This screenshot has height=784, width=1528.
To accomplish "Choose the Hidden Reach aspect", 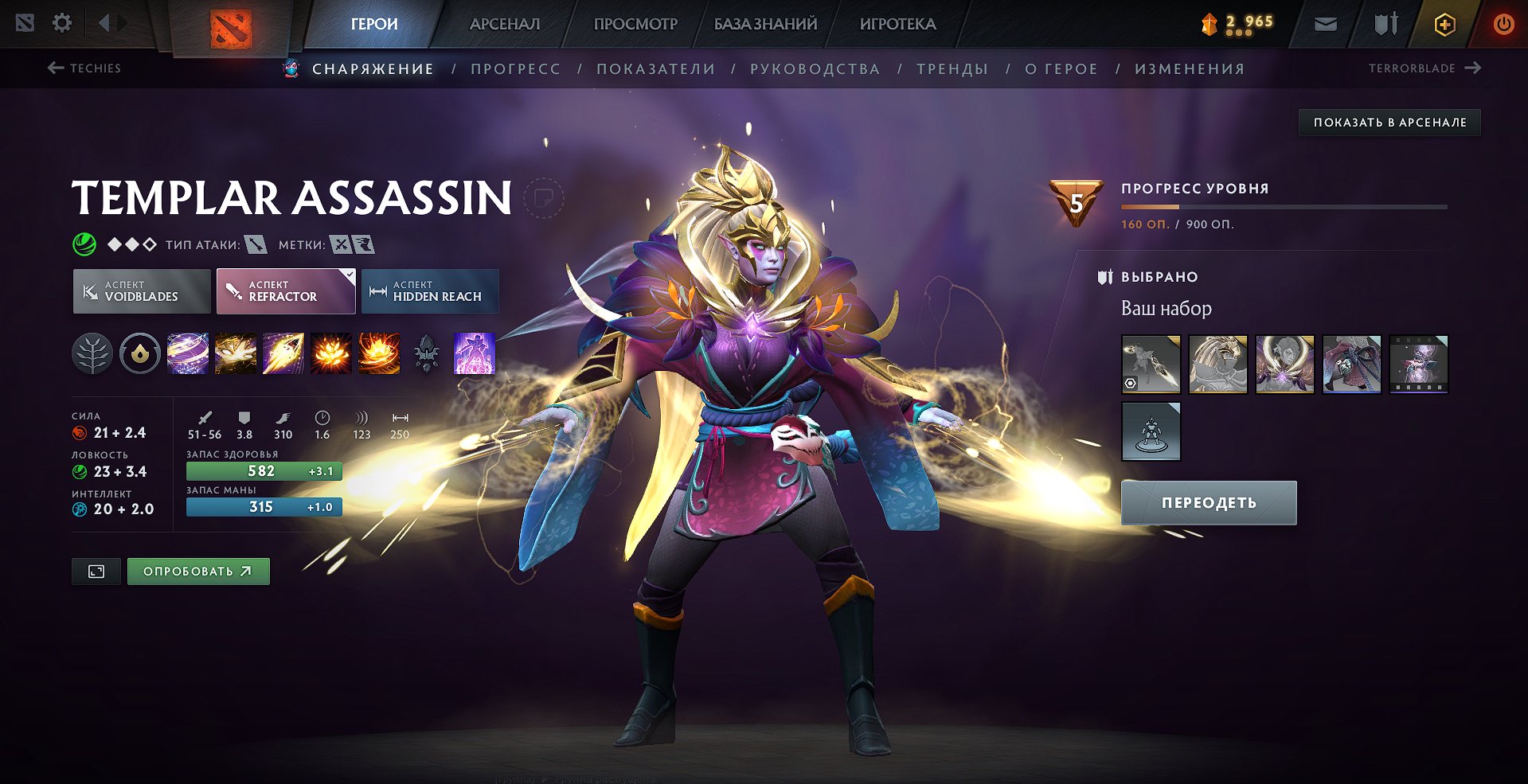I will point(430,291).
